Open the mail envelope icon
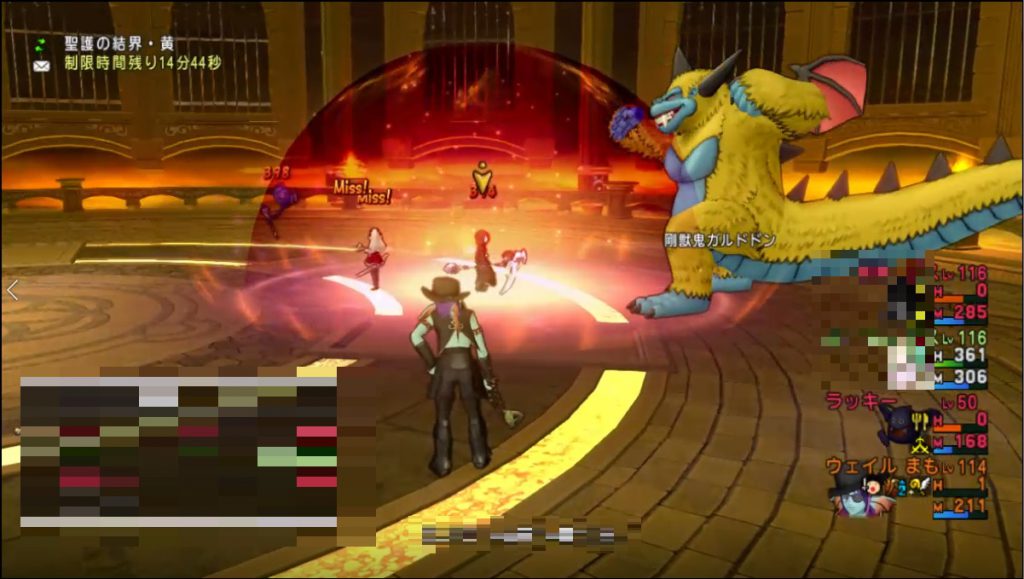The image size is (1024, 579). point(42,66)
